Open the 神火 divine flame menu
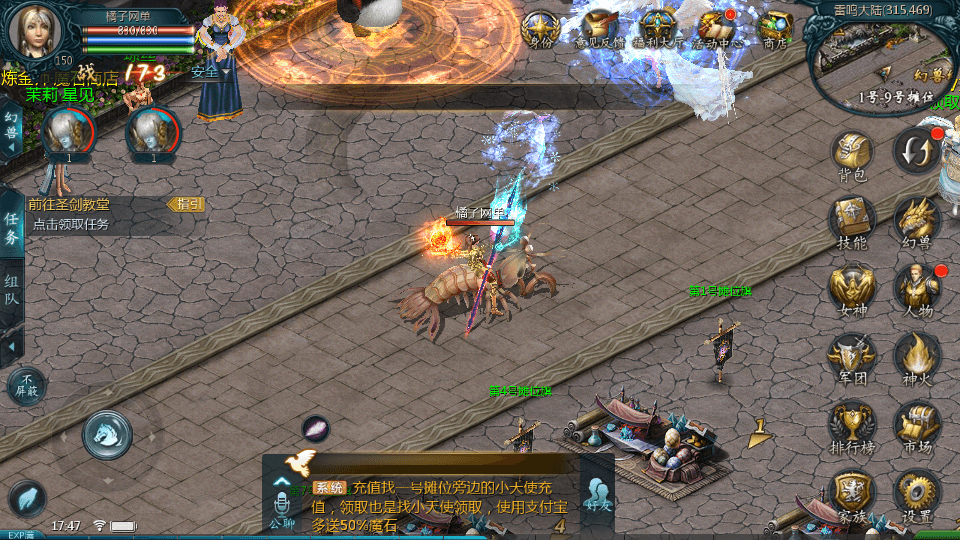 pyautogui.click(x=916, y=356)
